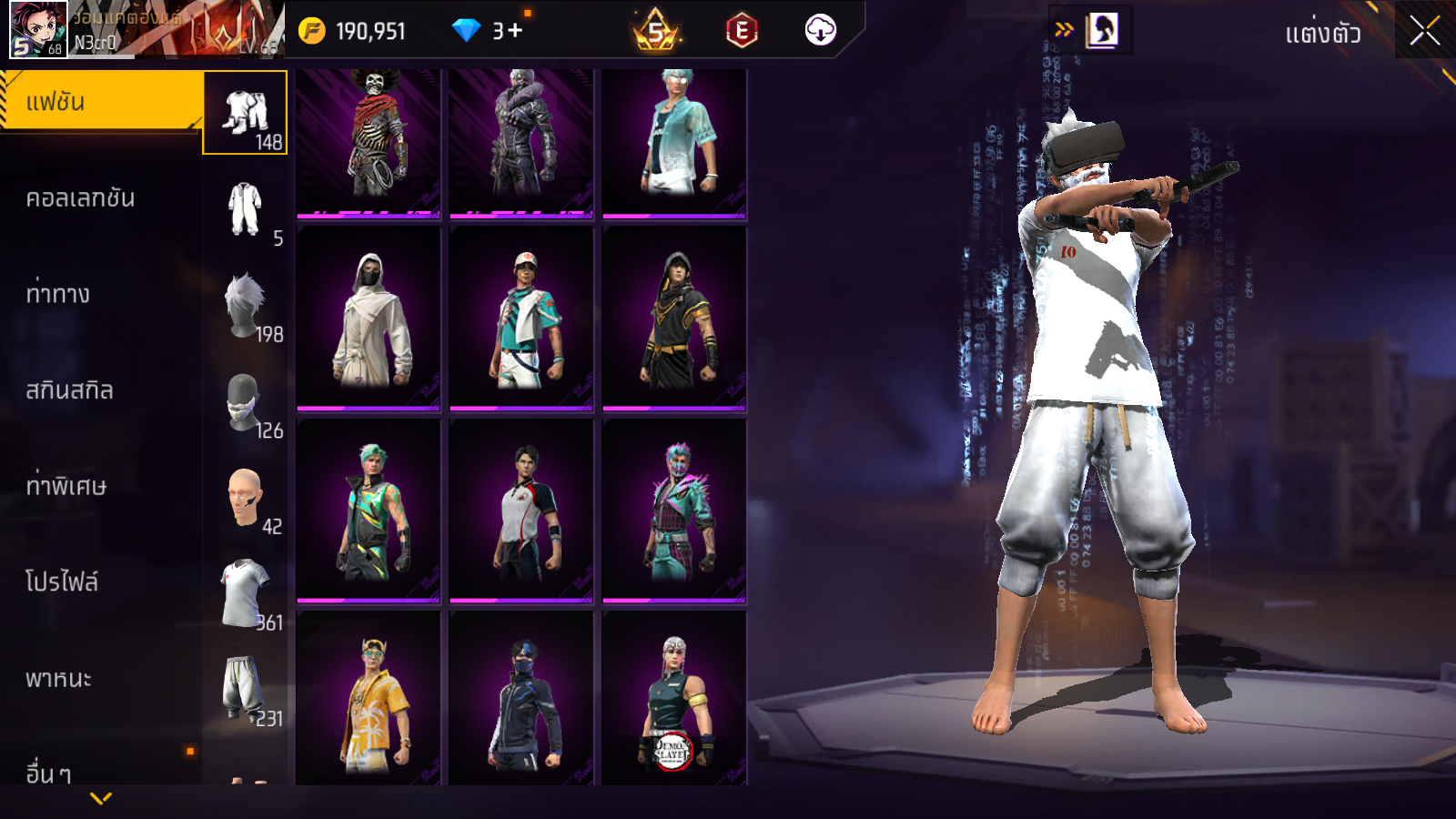Click the gold coin currency icon
This screenshot has width=1456, height=819.
point(312,31)
